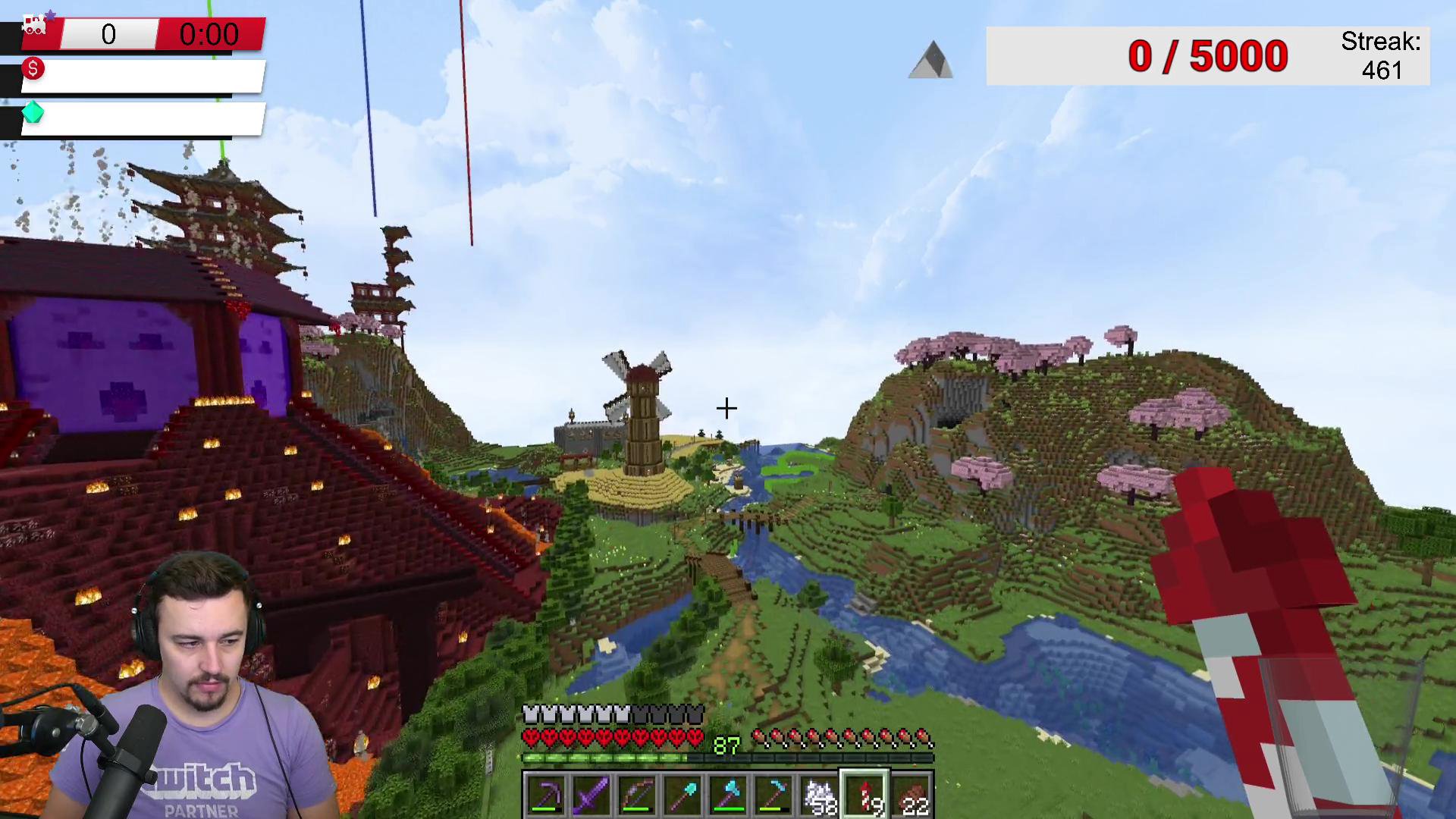
Task: Click the teal gem overlay icon
Action: tap(33, 113)
